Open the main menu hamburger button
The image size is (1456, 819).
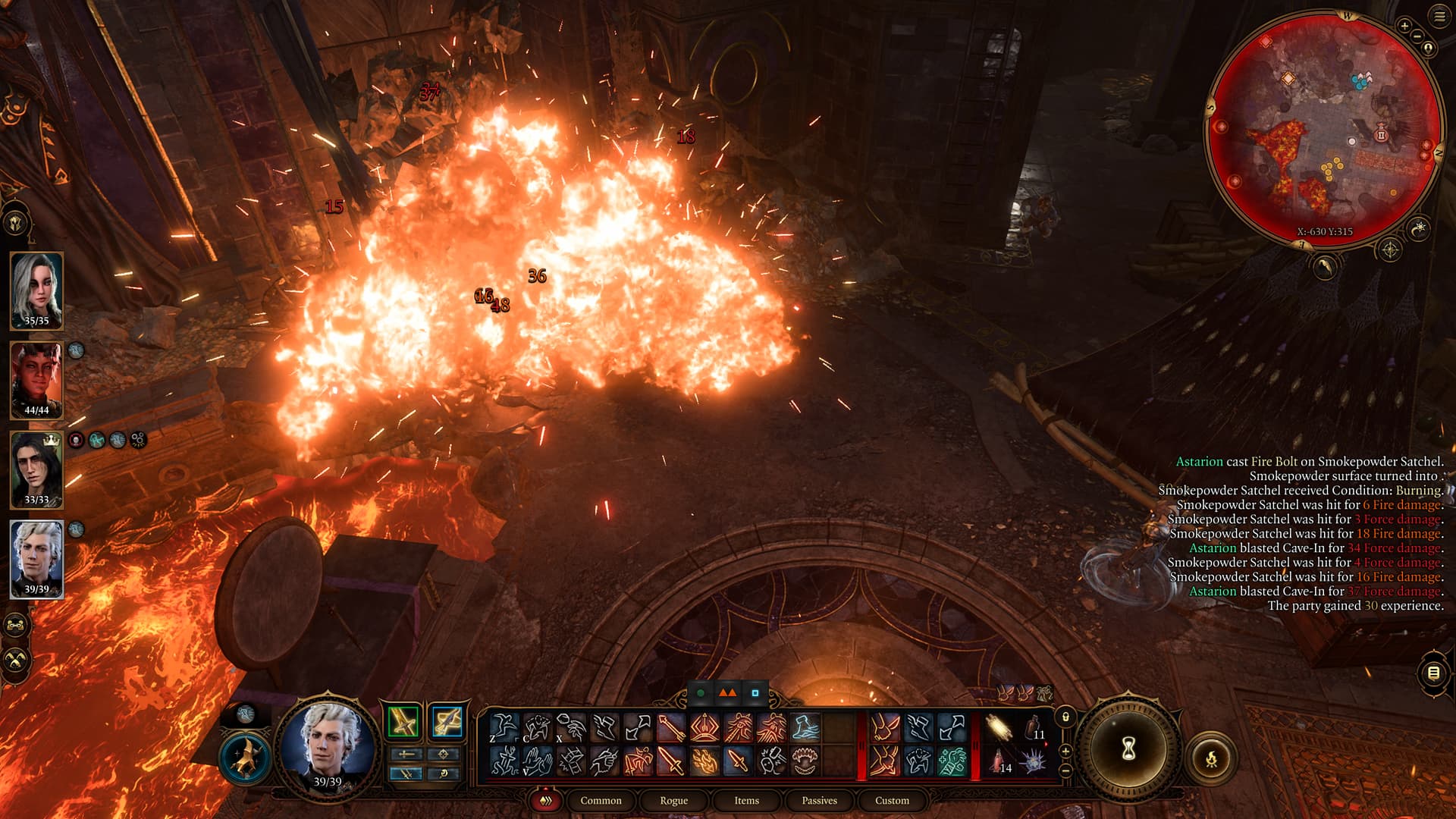coord(1439,17)
